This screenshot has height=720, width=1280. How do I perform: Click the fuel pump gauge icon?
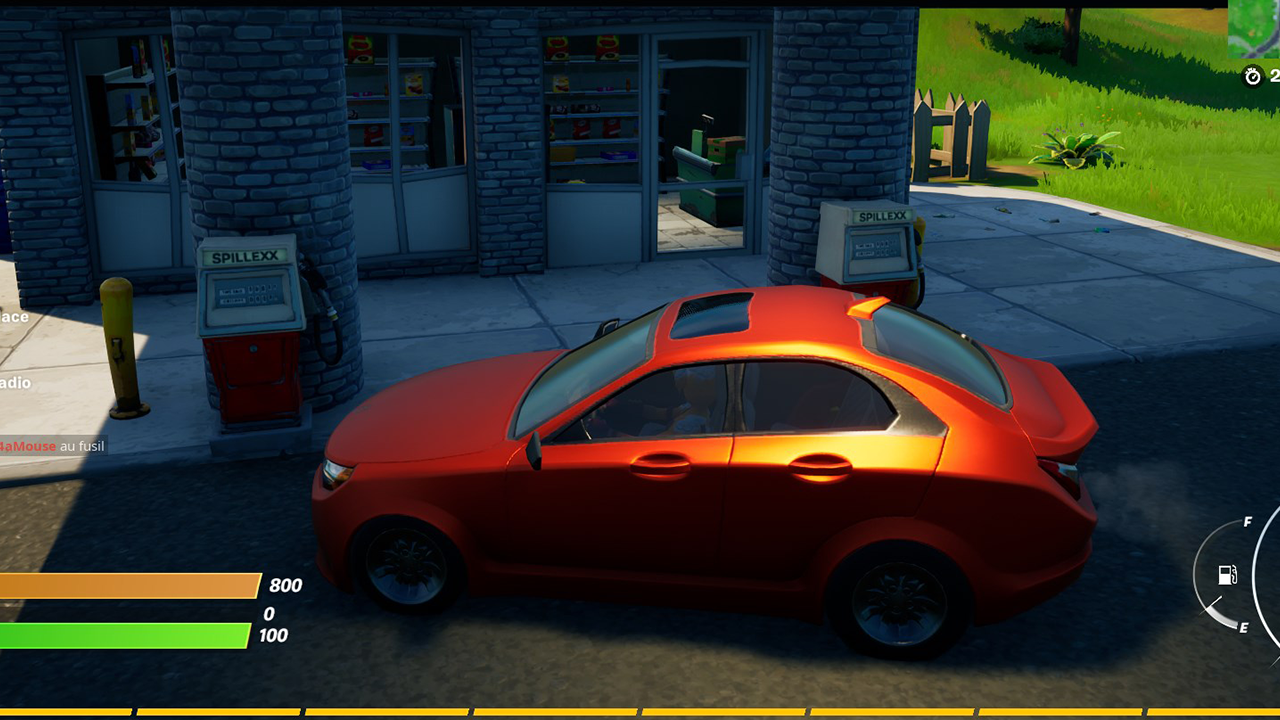coord(1227,574)
